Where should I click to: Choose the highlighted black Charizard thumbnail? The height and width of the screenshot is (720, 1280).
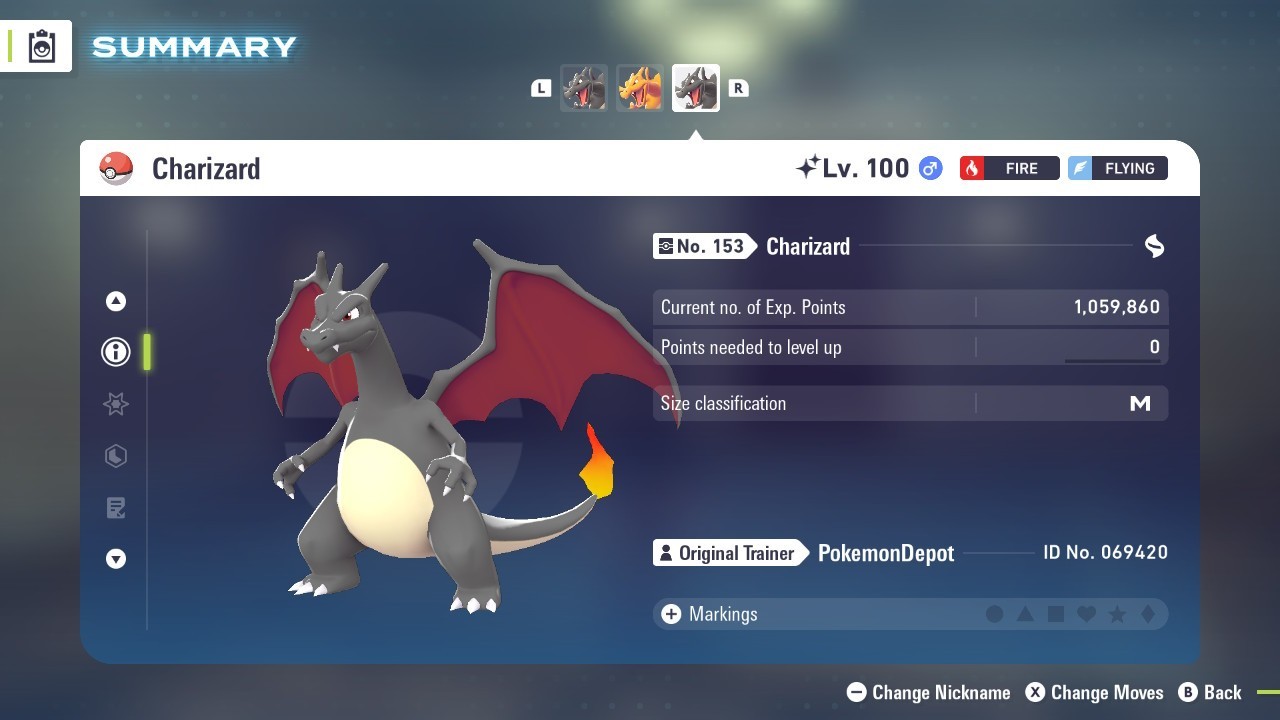click(x=696, y=88)
